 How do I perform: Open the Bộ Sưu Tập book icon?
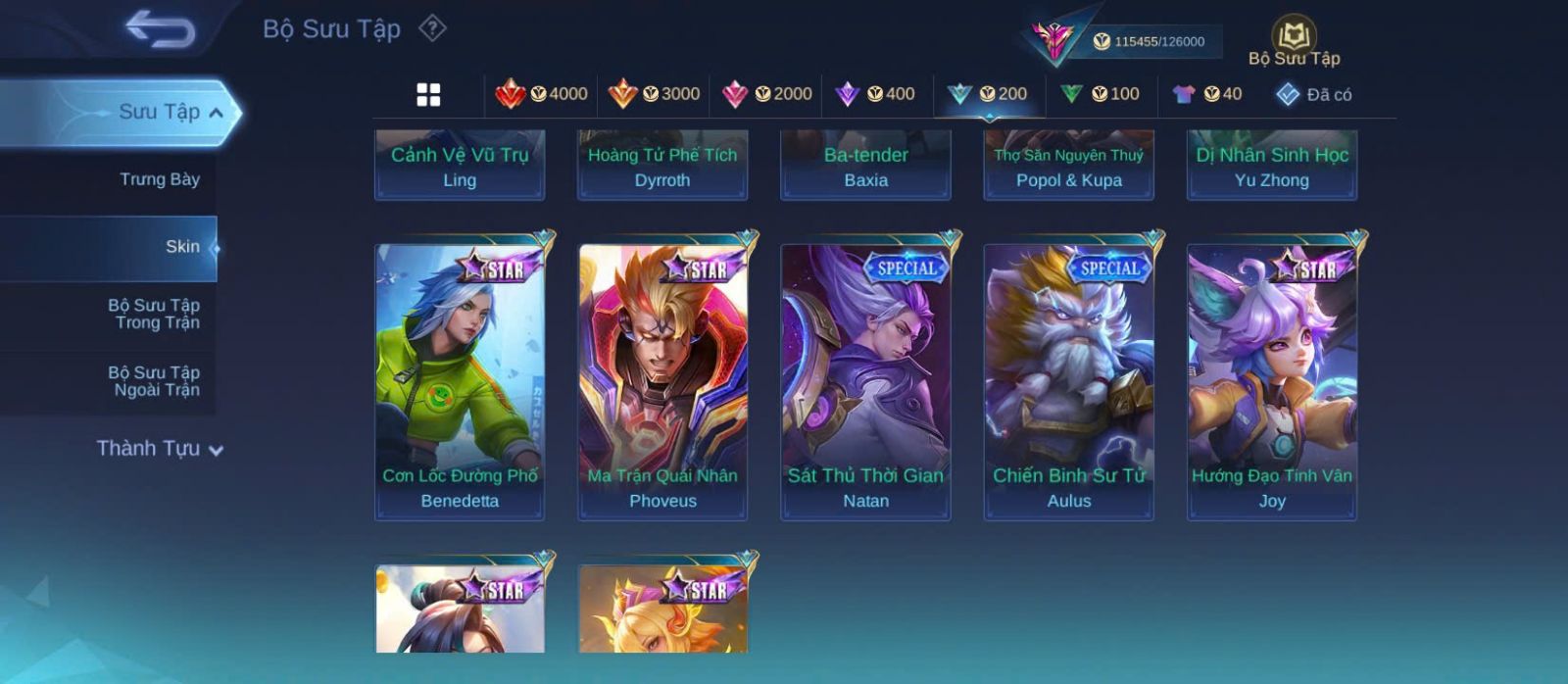pos(1294,37)
